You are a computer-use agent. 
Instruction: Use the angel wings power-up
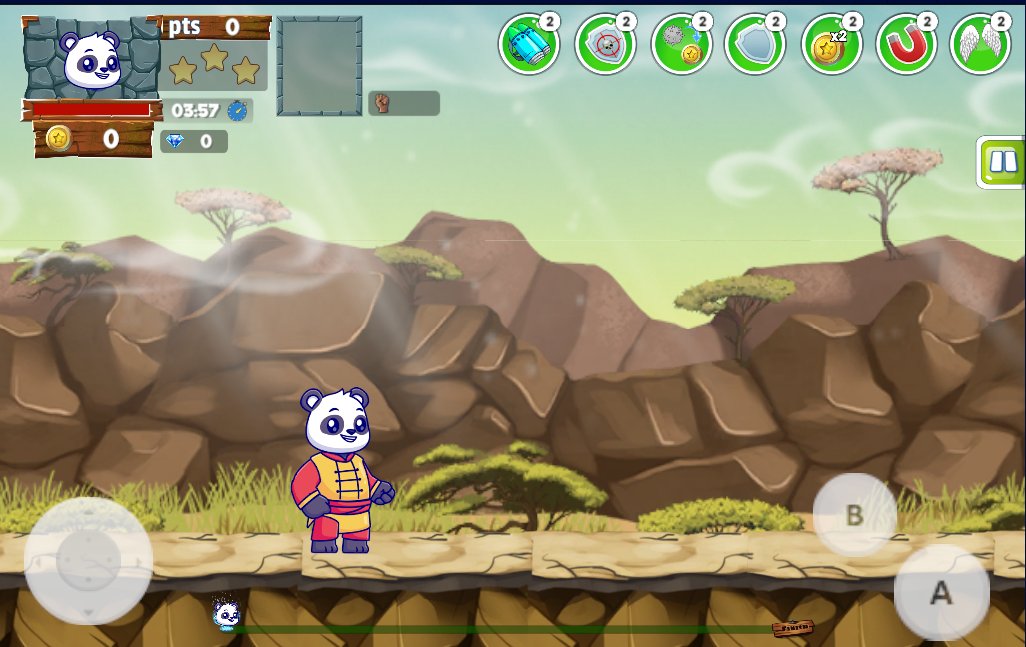coord(979,44)
